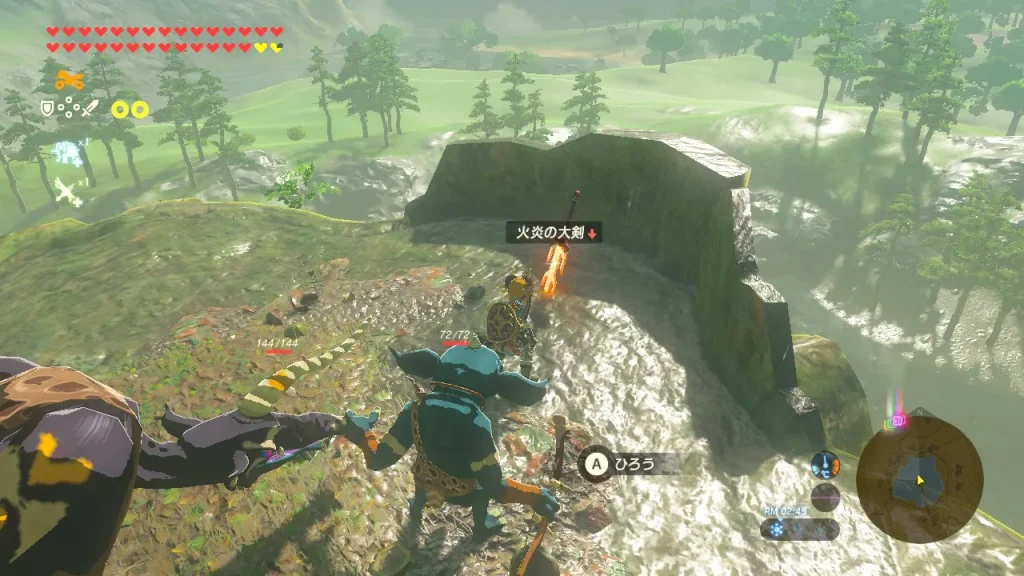Select the orange Master Cycle rune icon
This screenshot has width=1024, height=576.
click(x=68, y=80)
